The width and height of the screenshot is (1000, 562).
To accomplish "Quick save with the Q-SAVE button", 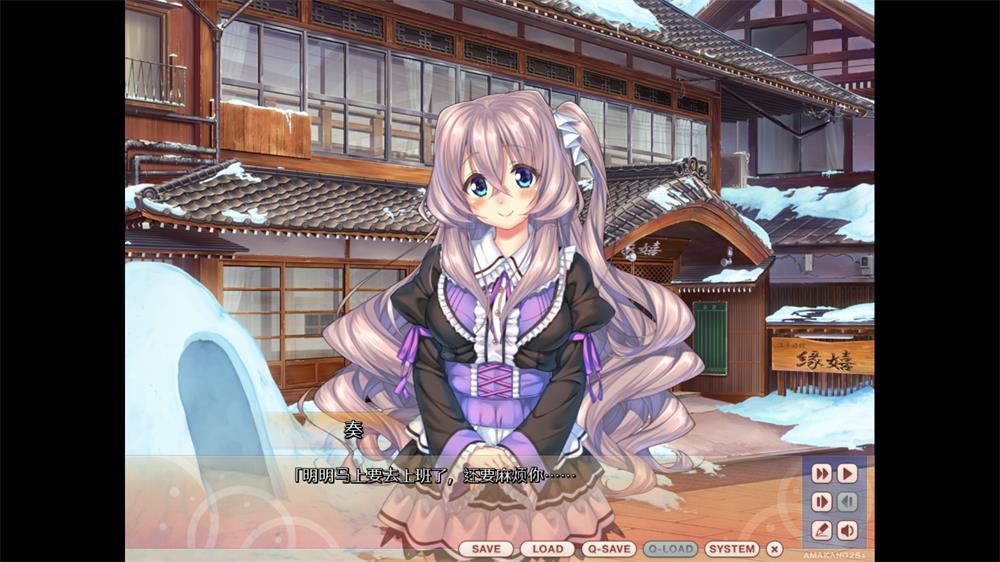I will [609, 549].
